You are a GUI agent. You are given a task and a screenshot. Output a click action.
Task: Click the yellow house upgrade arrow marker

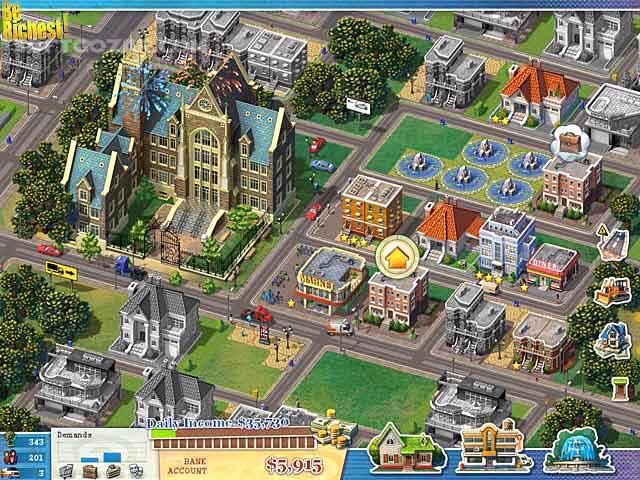point(395,257)
